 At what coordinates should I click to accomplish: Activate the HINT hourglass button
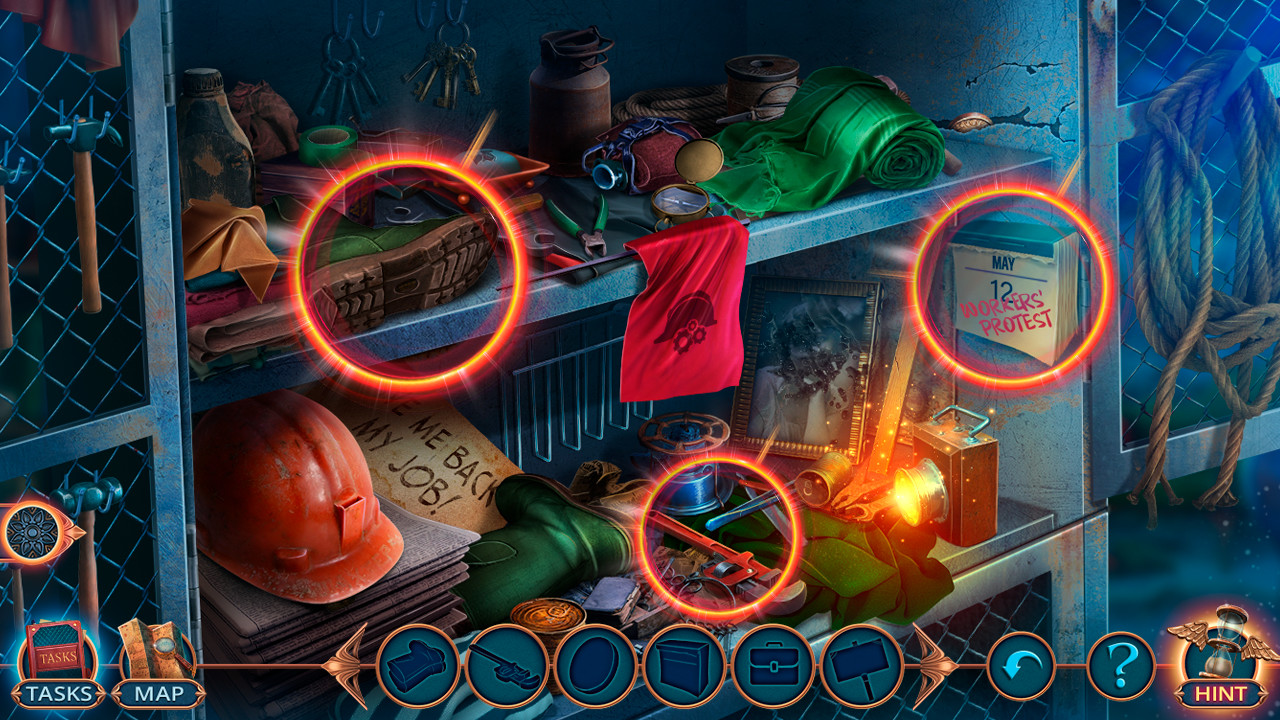click(x=1216, y=662)
